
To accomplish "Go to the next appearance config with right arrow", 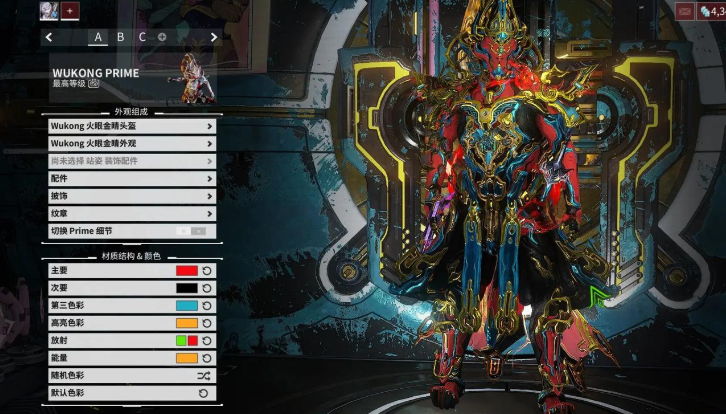I will (213, 37).
